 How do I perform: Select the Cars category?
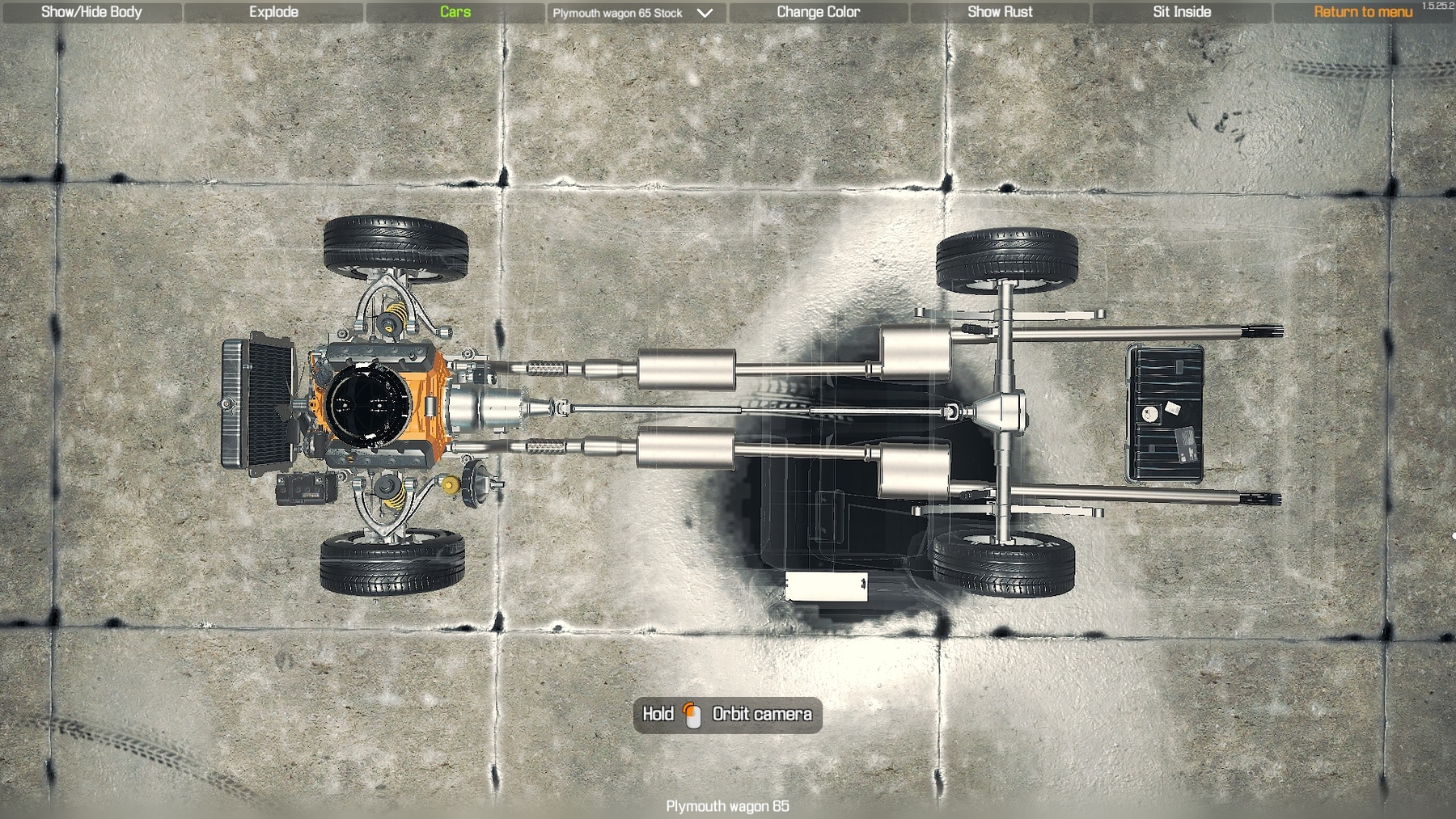tap(455, 12)
